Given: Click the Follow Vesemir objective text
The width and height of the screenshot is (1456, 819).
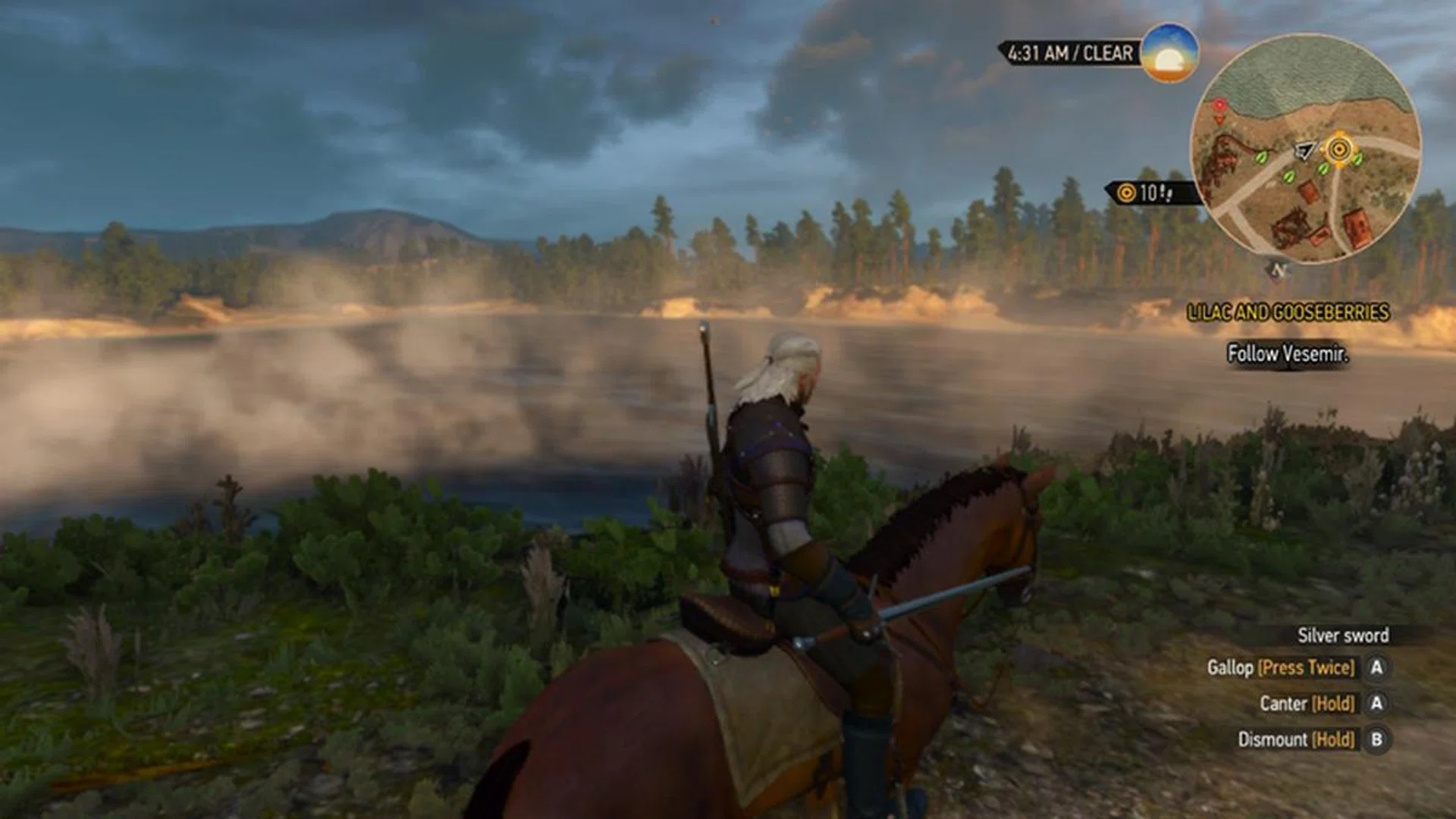Looking at the screenshot, I should (x=1288, y=353).
